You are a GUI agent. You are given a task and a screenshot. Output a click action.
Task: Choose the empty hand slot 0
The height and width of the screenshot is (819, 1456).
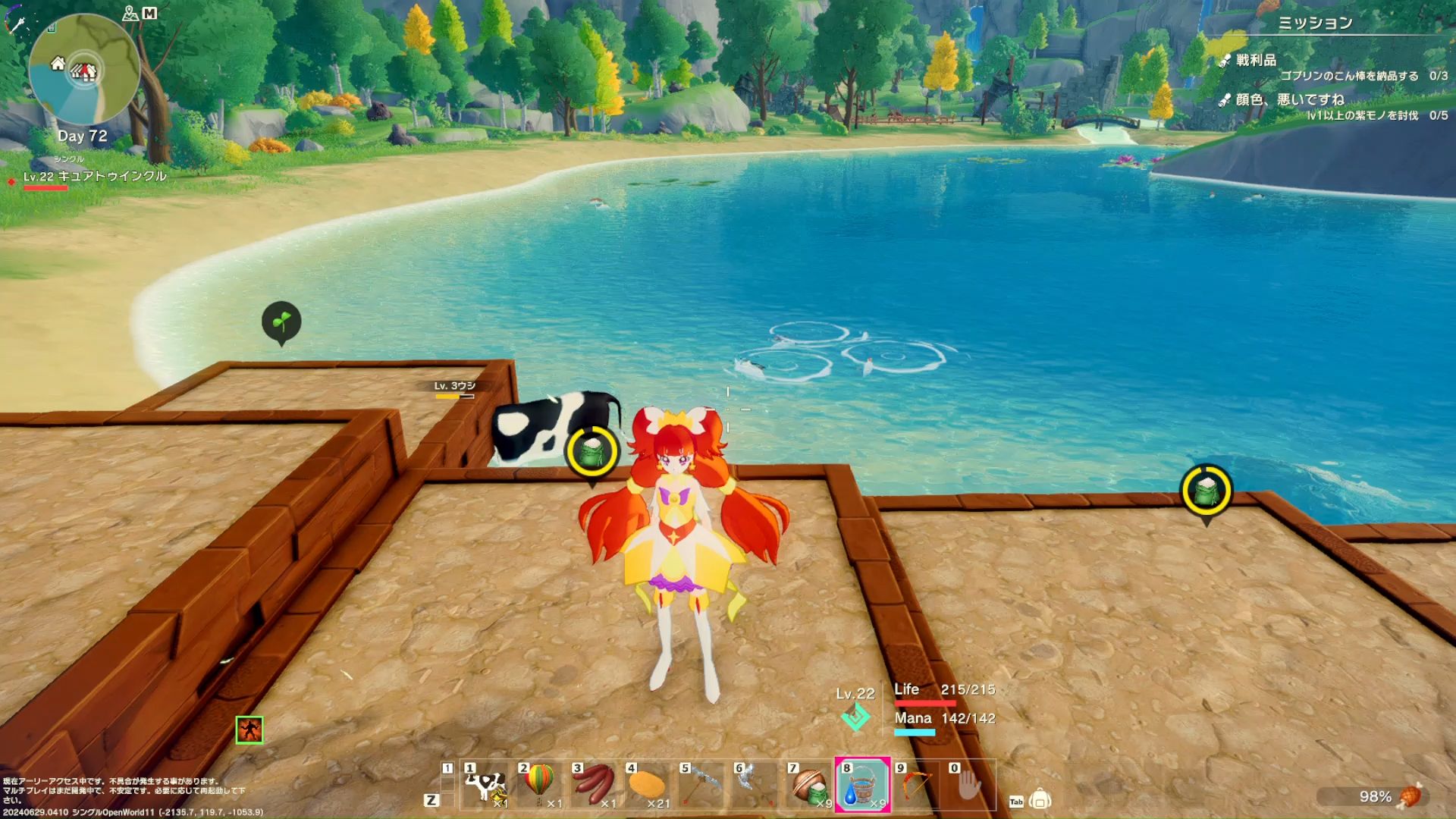coord(968,786)
